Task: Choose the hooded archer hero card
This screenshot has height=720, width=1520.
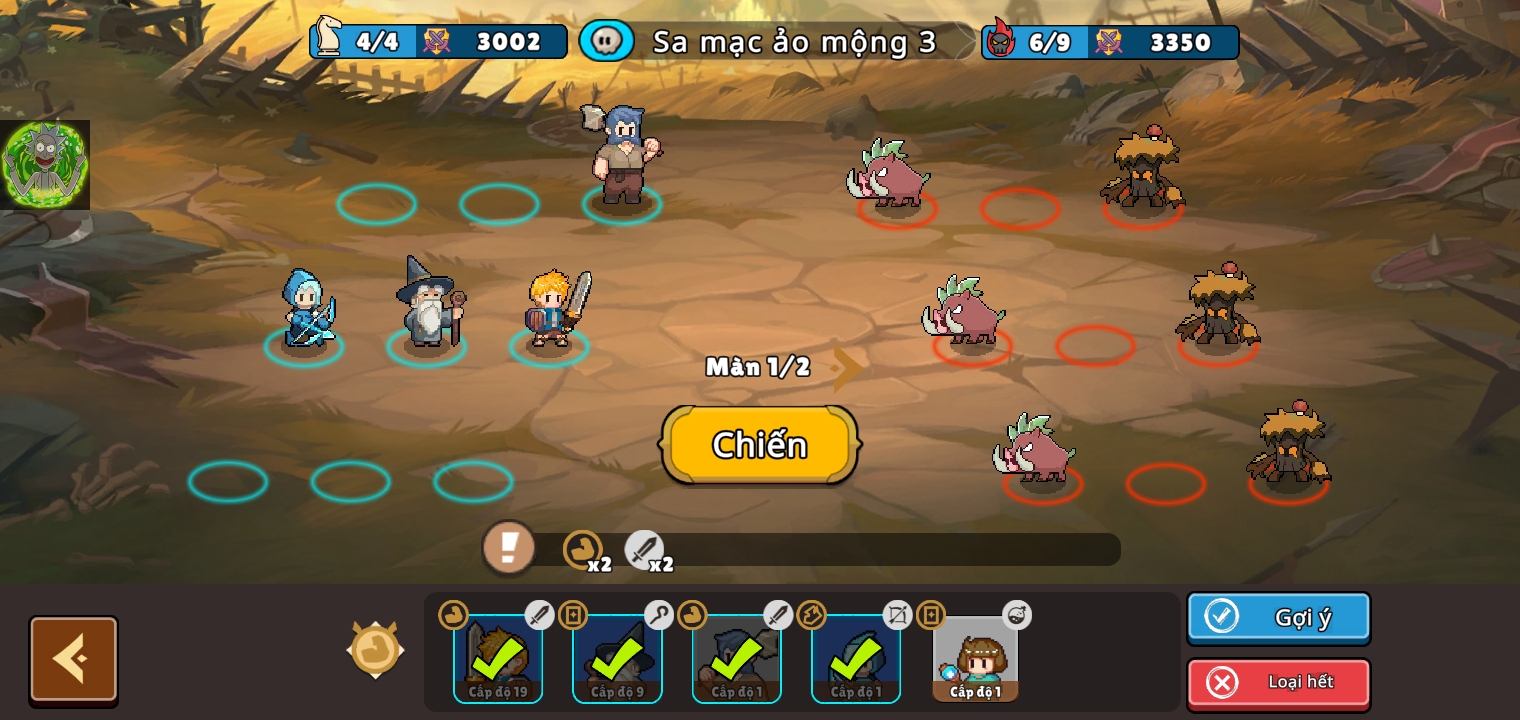Action: pyautogui.click(x=856, y=658)
